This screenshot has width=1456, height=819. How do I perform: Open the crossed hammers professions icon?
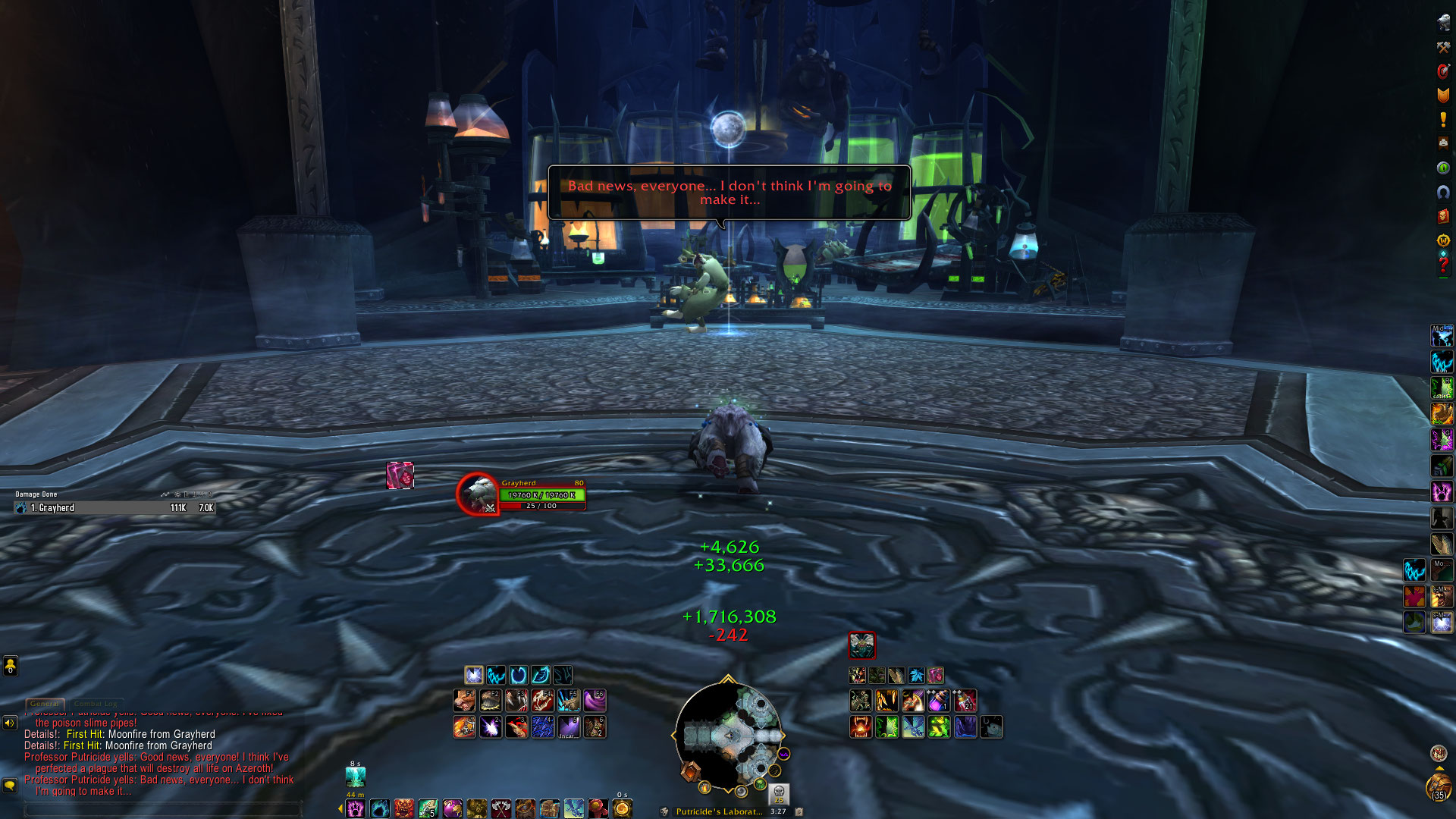click(1442, 47)
